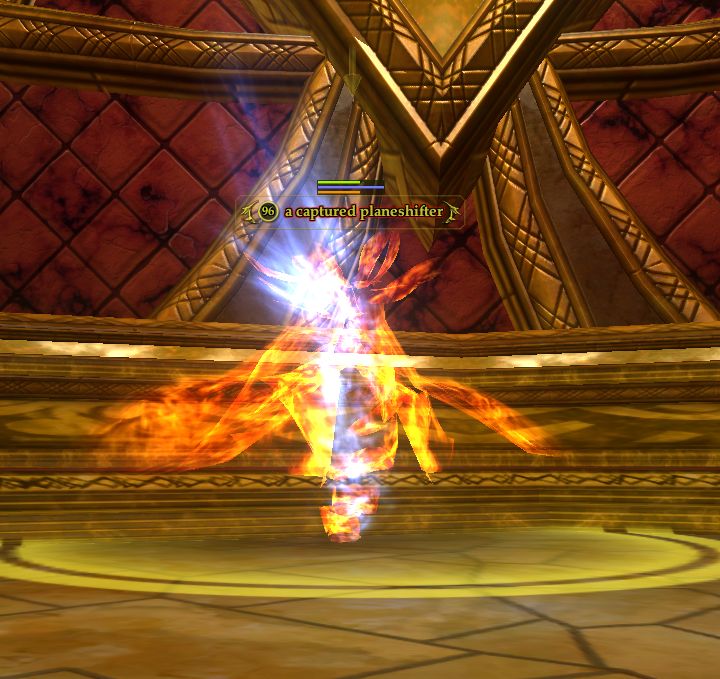The height and width of the screenshot is (679, 720).
Task: Select the 'a captured planeshifter' nameplate
Action: [362, 211]
